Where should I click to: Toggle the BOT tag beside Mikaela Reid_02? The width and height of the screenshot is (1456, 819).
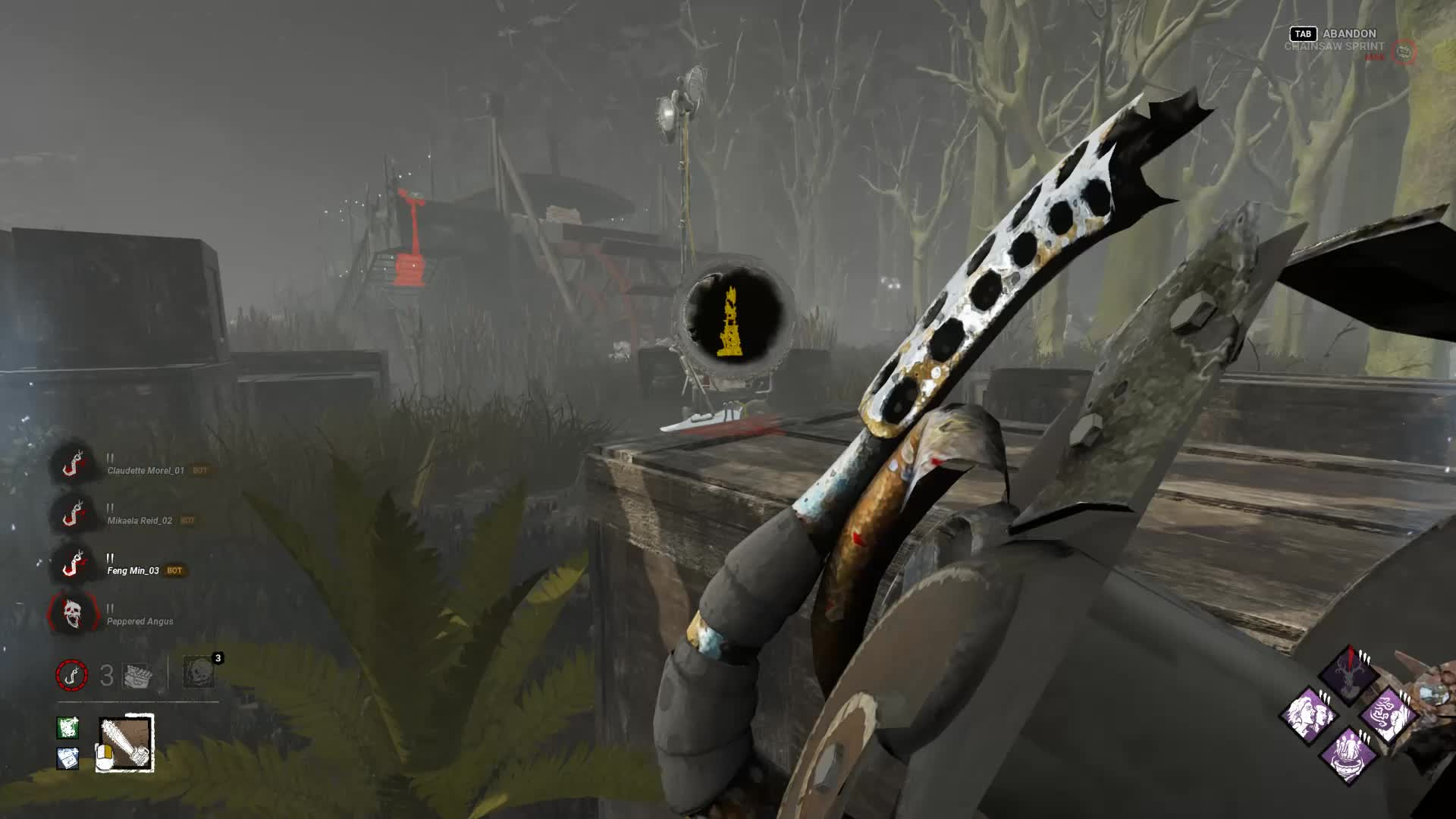point(187,521)
